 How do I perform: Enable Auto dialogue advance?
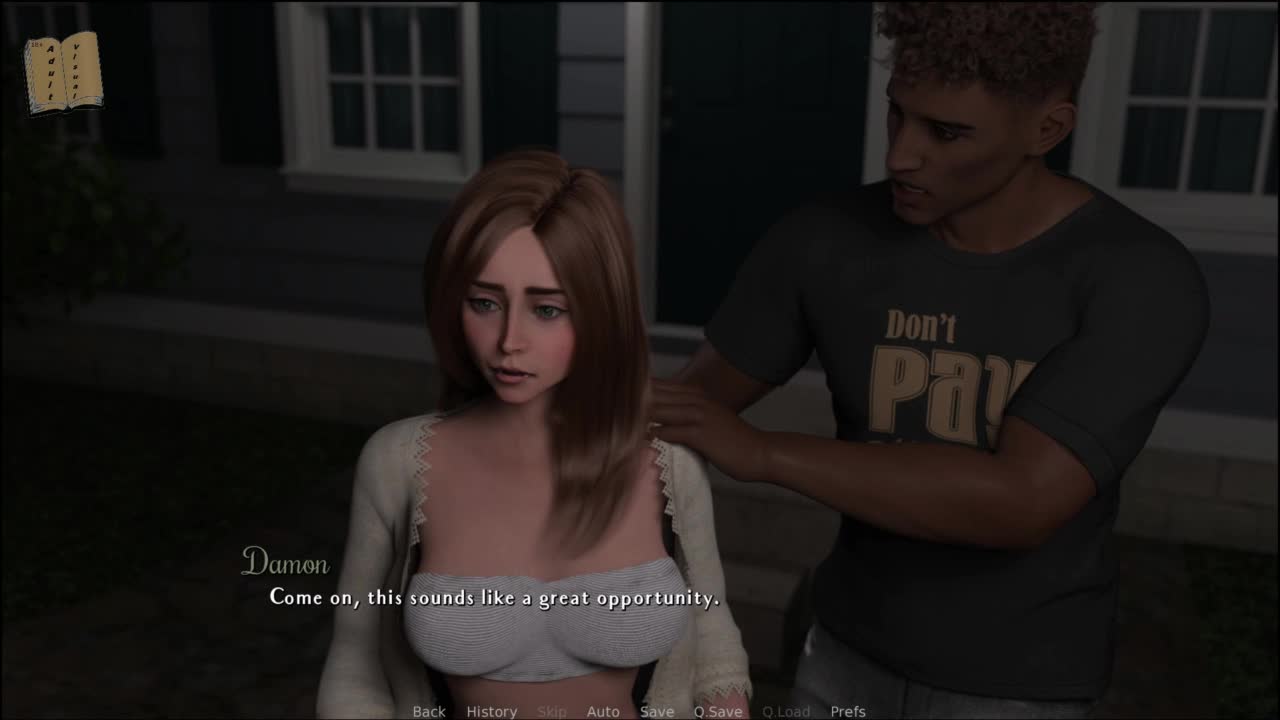click(x=603, y=711)
